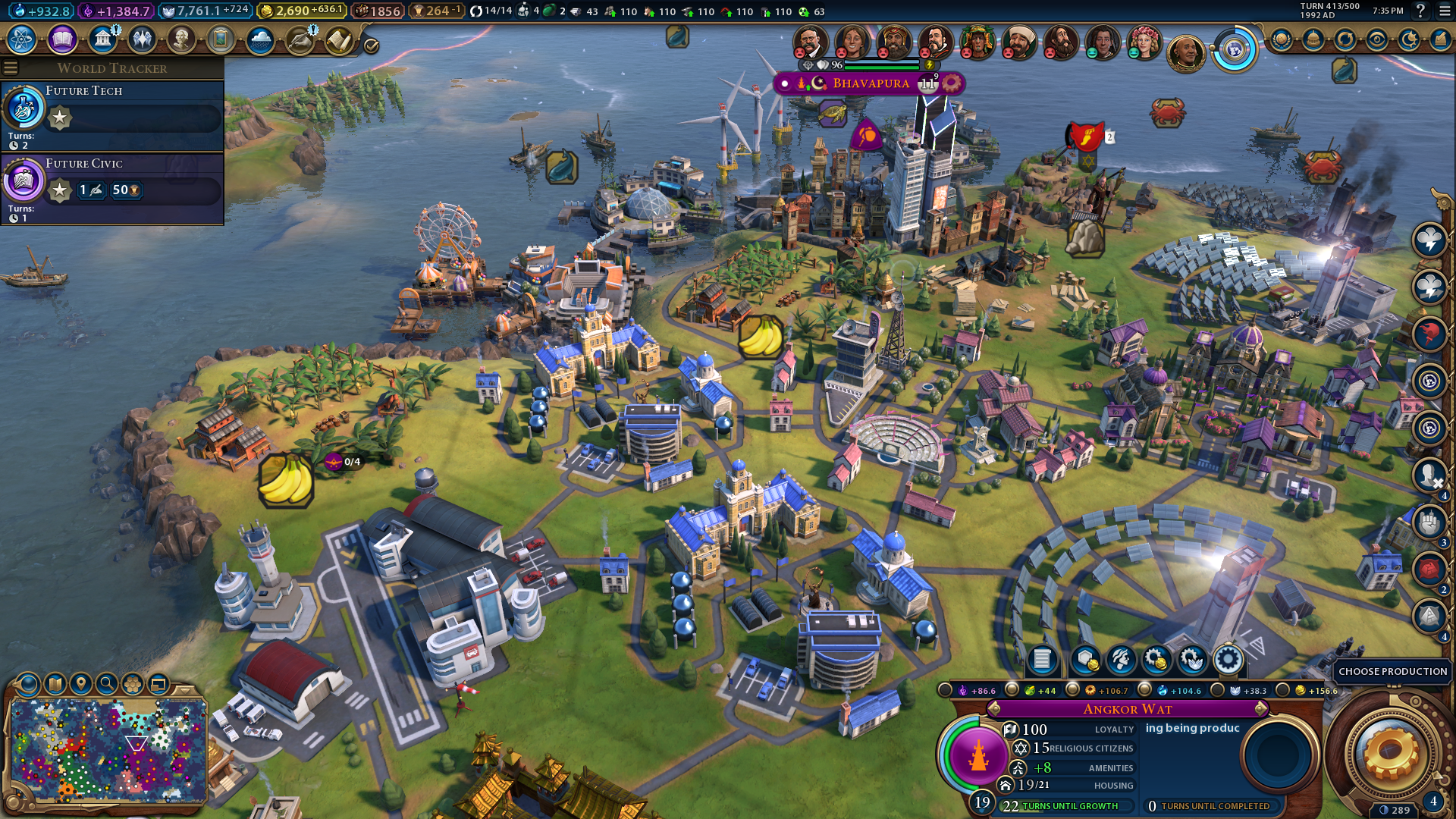
Task: Open Manage Citizens head icon
Action: (x=1121, y=660)
